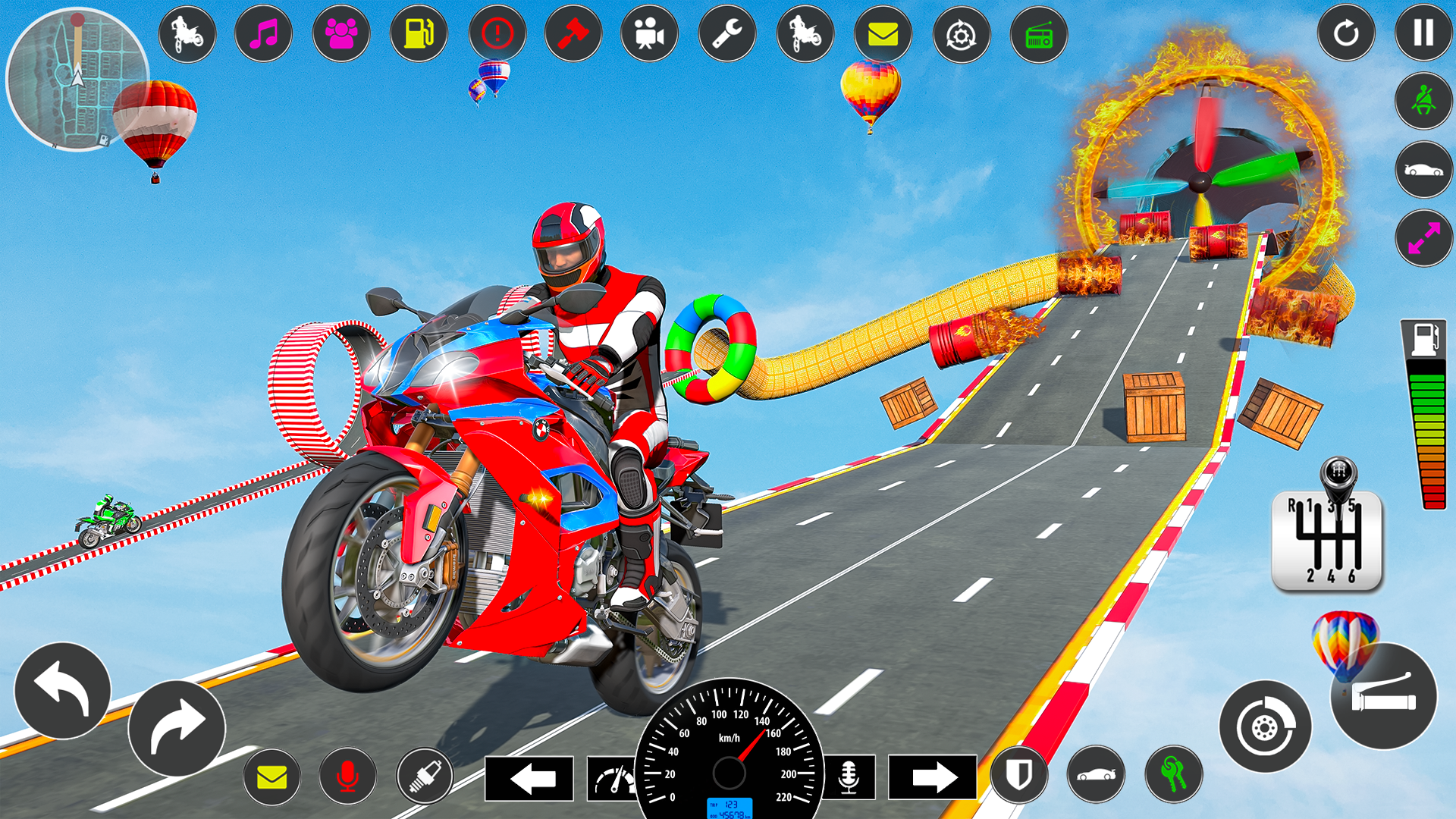Open the friends/multiplayer panel
The height and width of the screenshot is (819, 1456).
point(342,33)
